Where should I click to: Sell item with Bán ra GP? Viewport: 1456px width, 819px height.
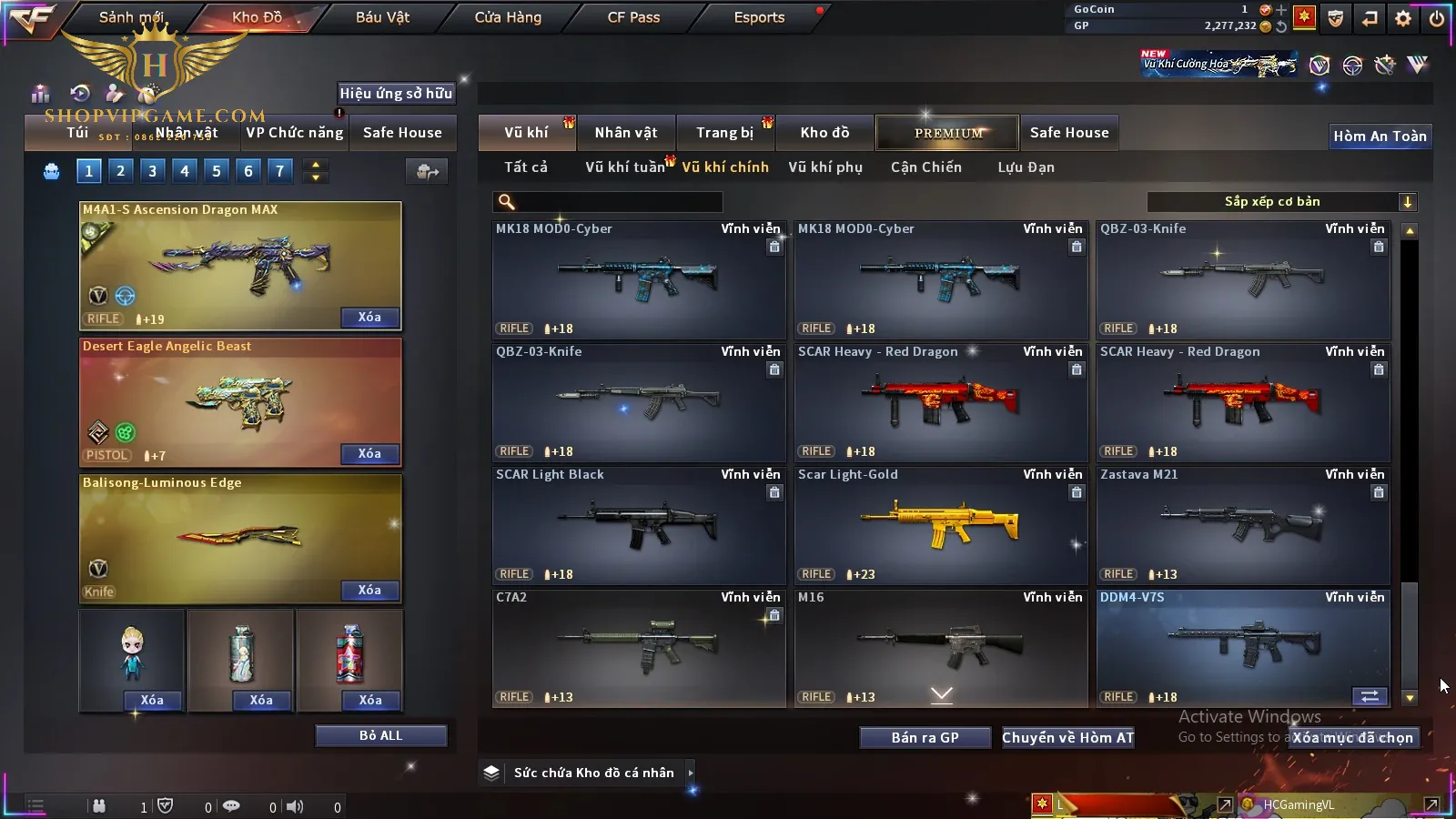[x=925, y=738]
